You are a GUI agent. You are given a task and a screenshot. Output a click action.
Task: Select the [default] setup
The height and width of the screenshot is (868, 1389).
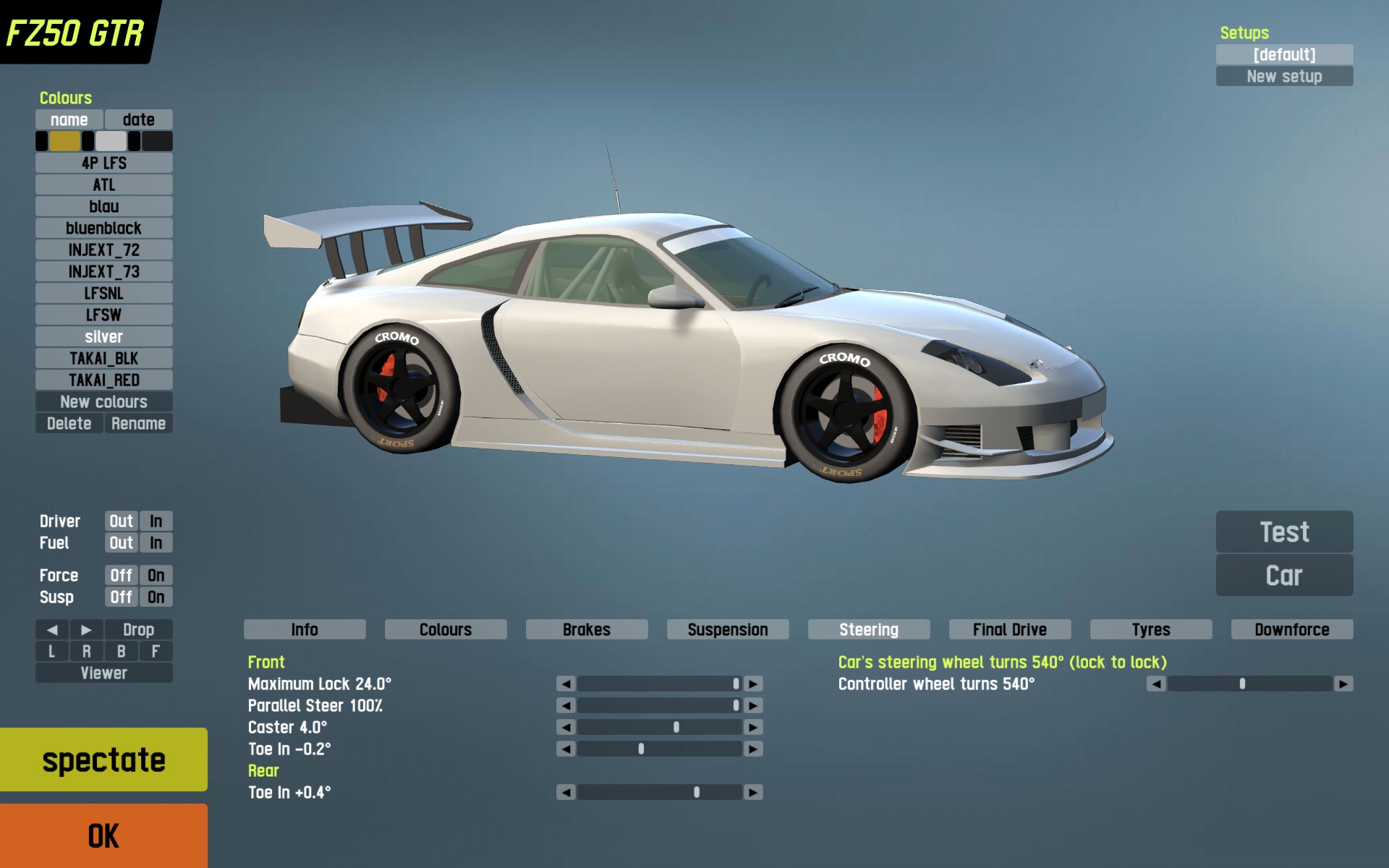(1284, 54)
